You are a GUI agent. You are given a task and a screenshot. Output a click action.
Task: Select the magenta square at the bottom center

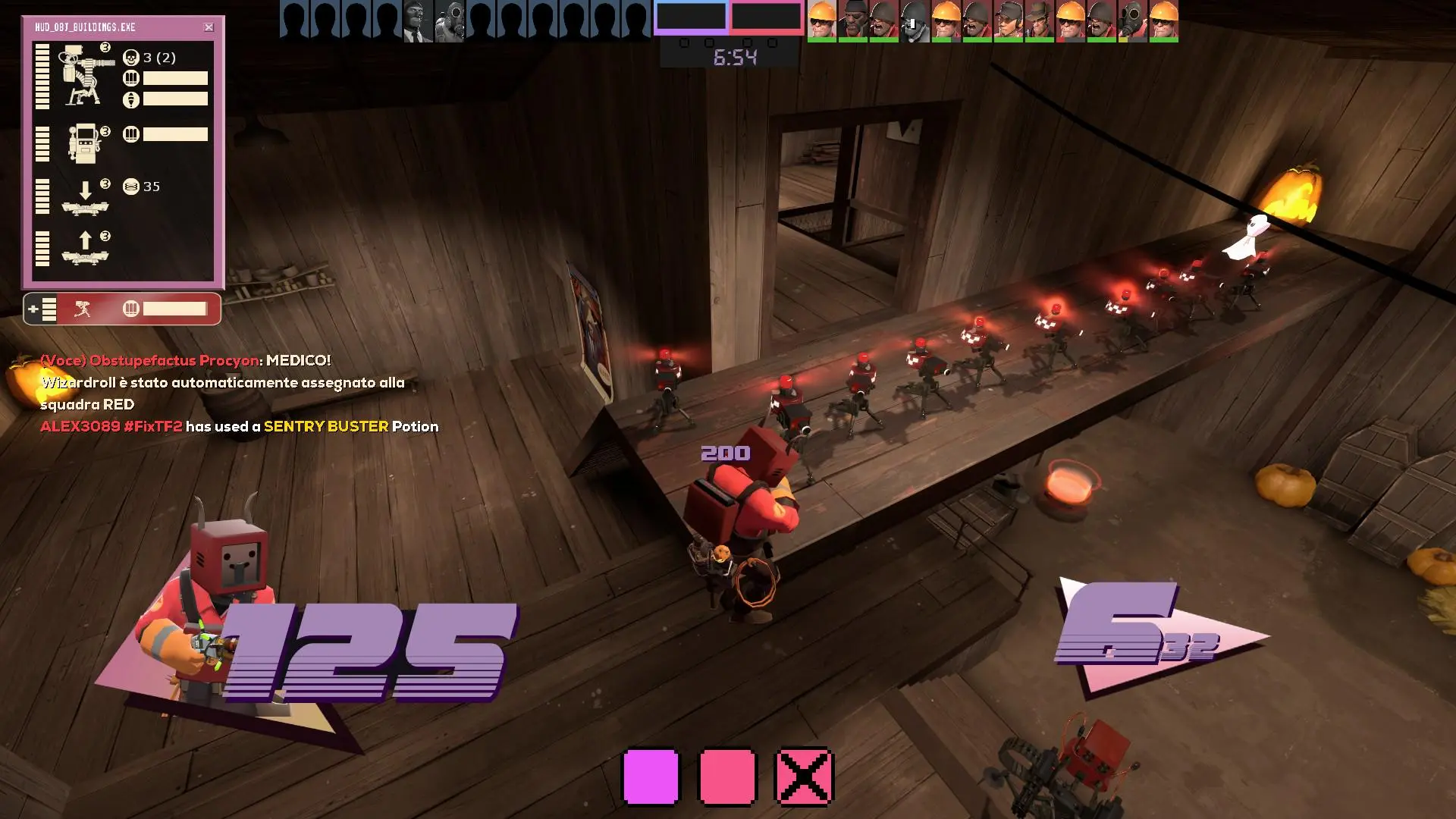pos(648,775)
